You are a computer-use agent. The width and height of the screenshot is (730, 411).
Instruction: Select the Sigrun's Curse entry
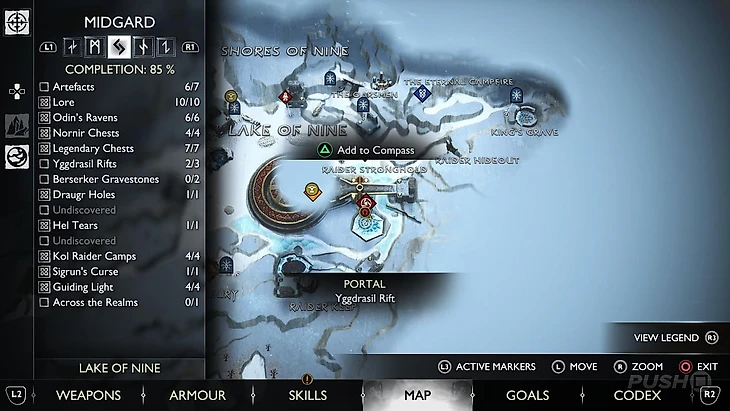pyautogui.click(x=44, y=272)
